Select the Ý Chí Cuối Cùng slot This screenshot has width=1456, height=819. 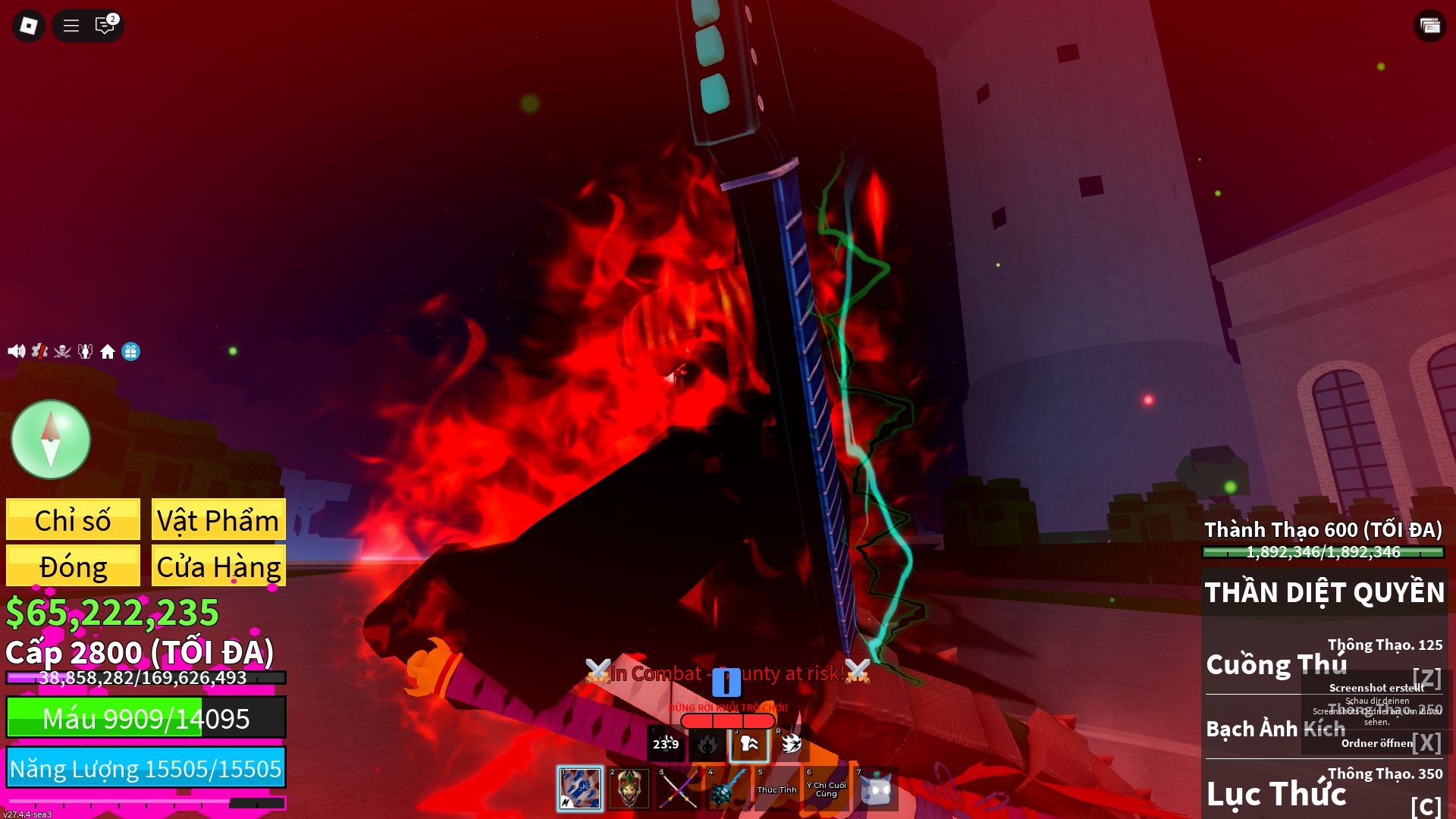[x=826, y=789]
